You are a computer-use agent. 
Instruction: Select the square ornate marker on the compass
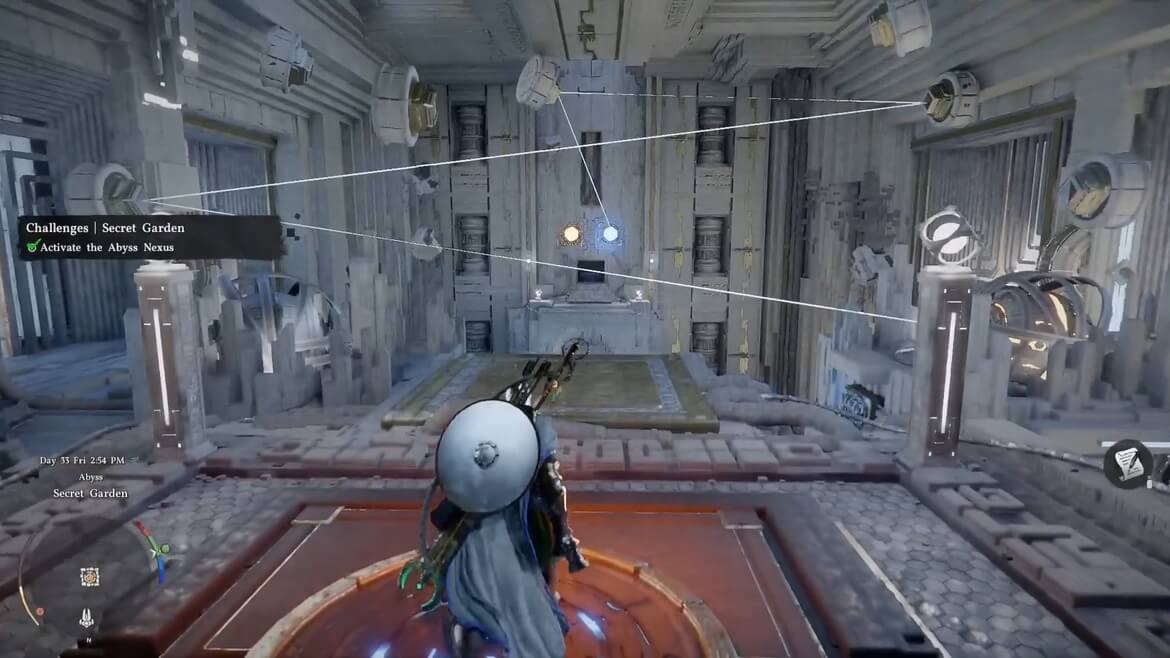click(x=89, y=576)
